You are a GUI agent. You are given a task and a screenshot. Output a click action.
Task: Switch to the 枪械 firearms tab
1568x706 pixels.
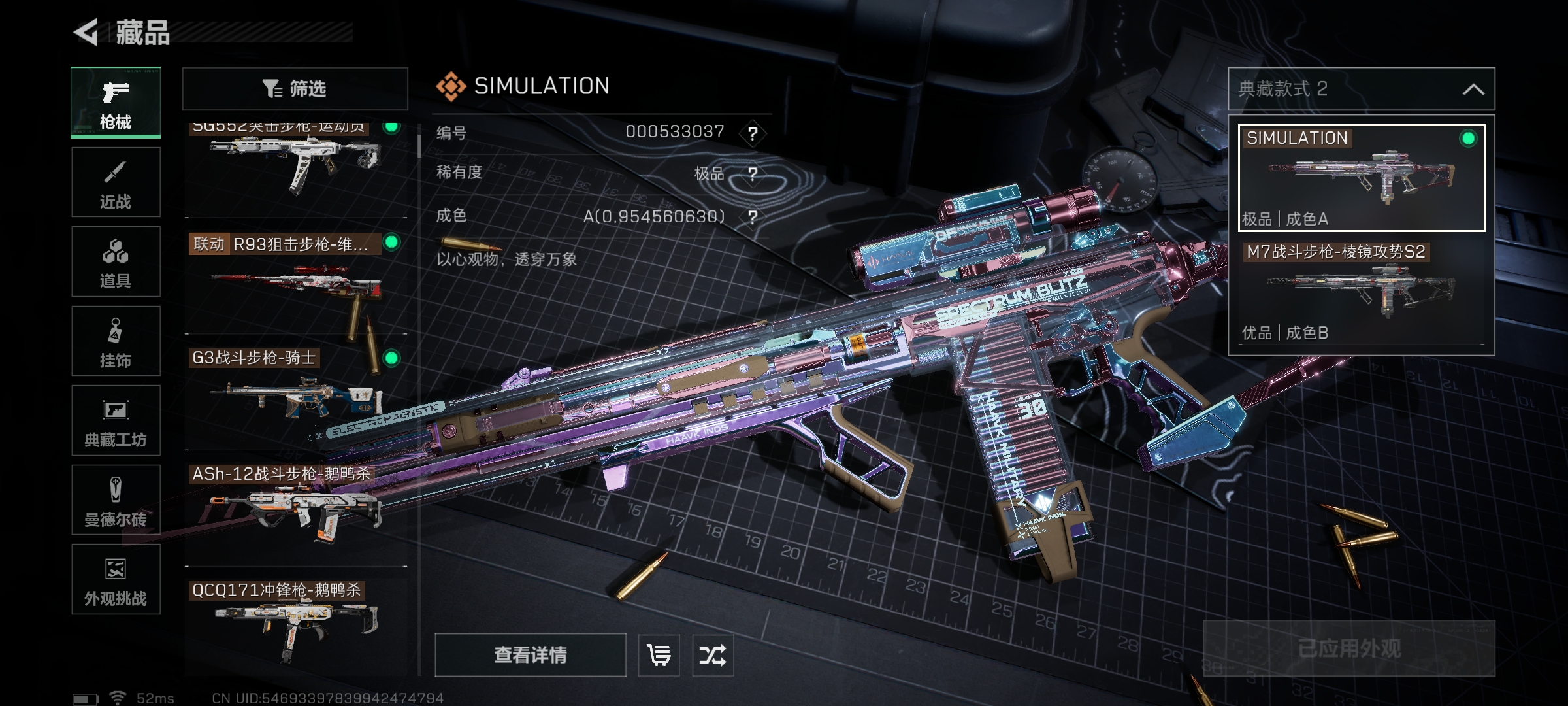[x=116, y=103]
